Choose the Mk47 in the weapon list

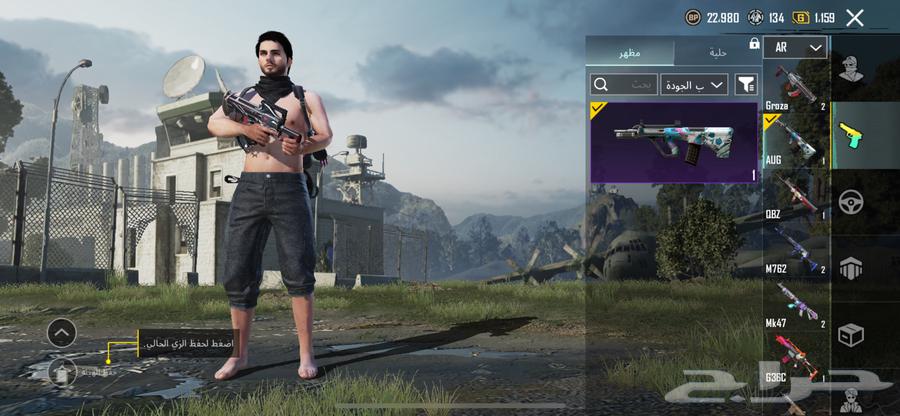click(x=796, y=306)
